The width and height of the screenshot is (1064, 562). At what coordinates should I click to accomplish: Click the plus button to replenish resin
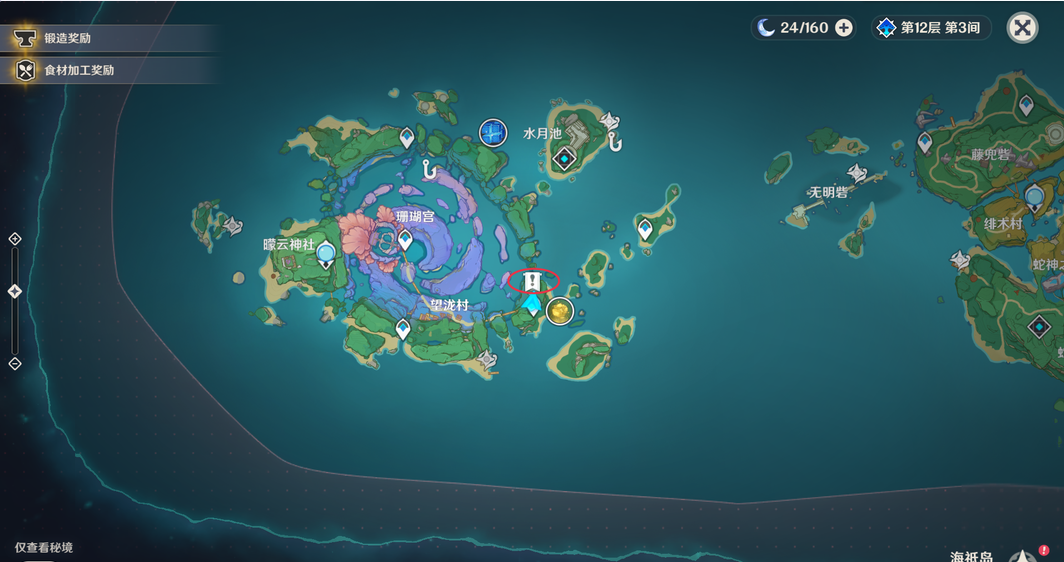point(844,28)
